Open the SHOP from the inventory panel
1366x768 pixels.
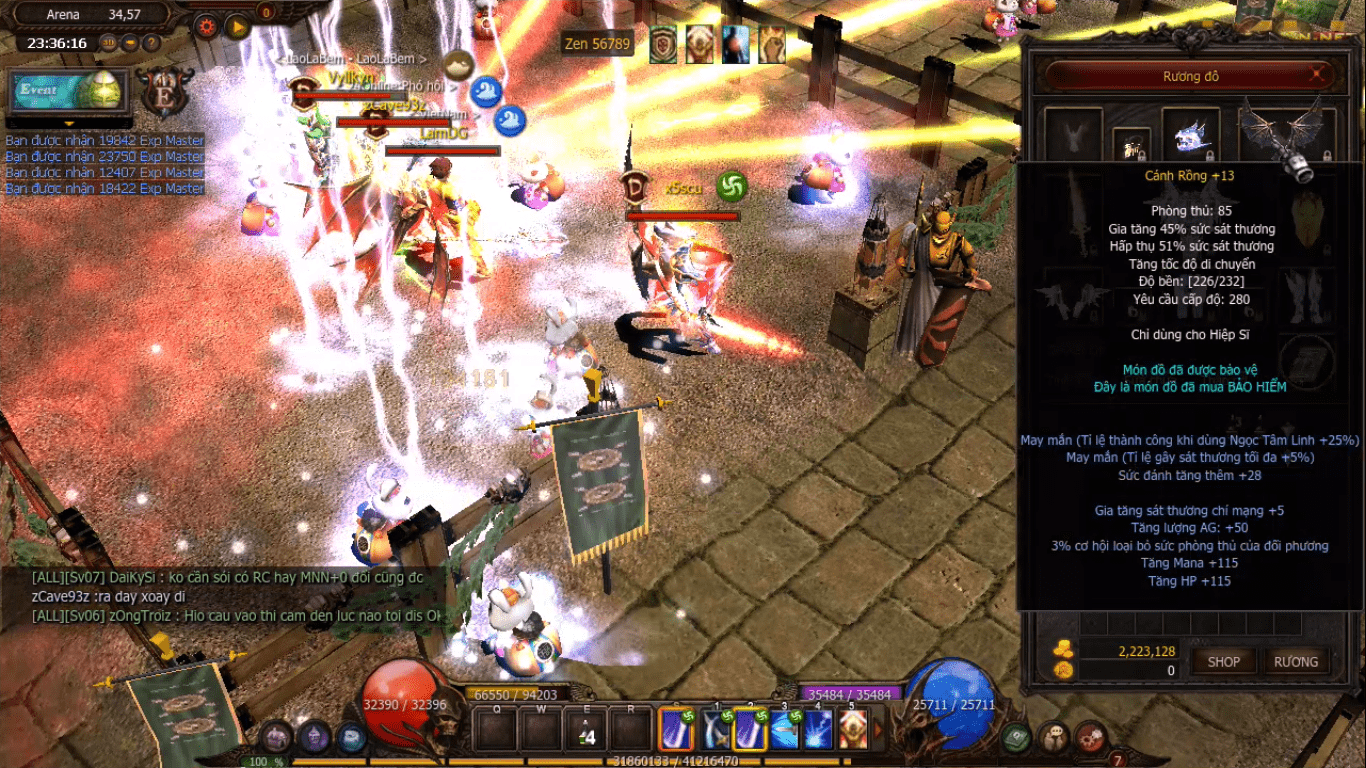pyautogui.click(x=1223, y=661)
